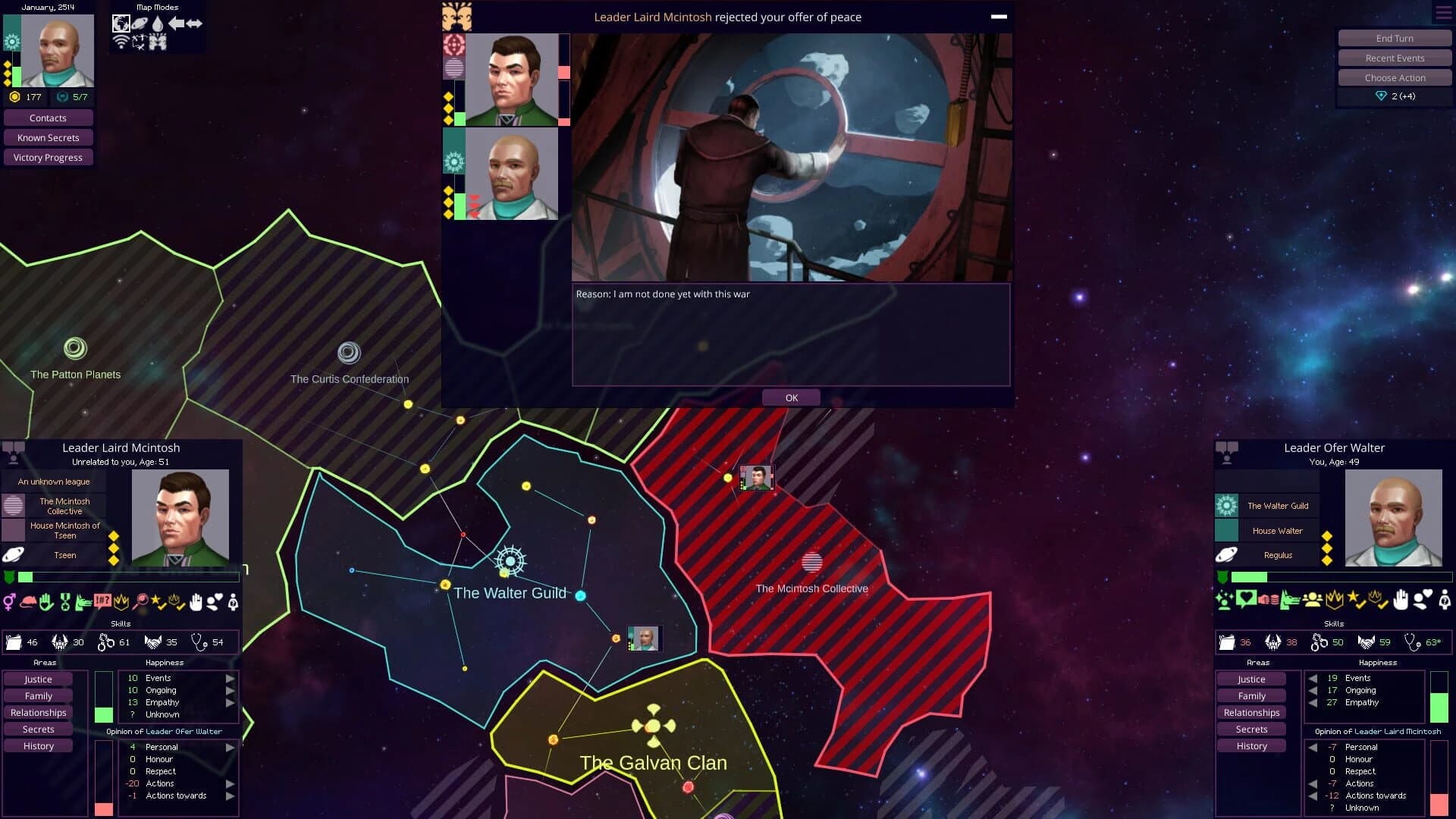Select the planet map mode icon

pos(140,22)
